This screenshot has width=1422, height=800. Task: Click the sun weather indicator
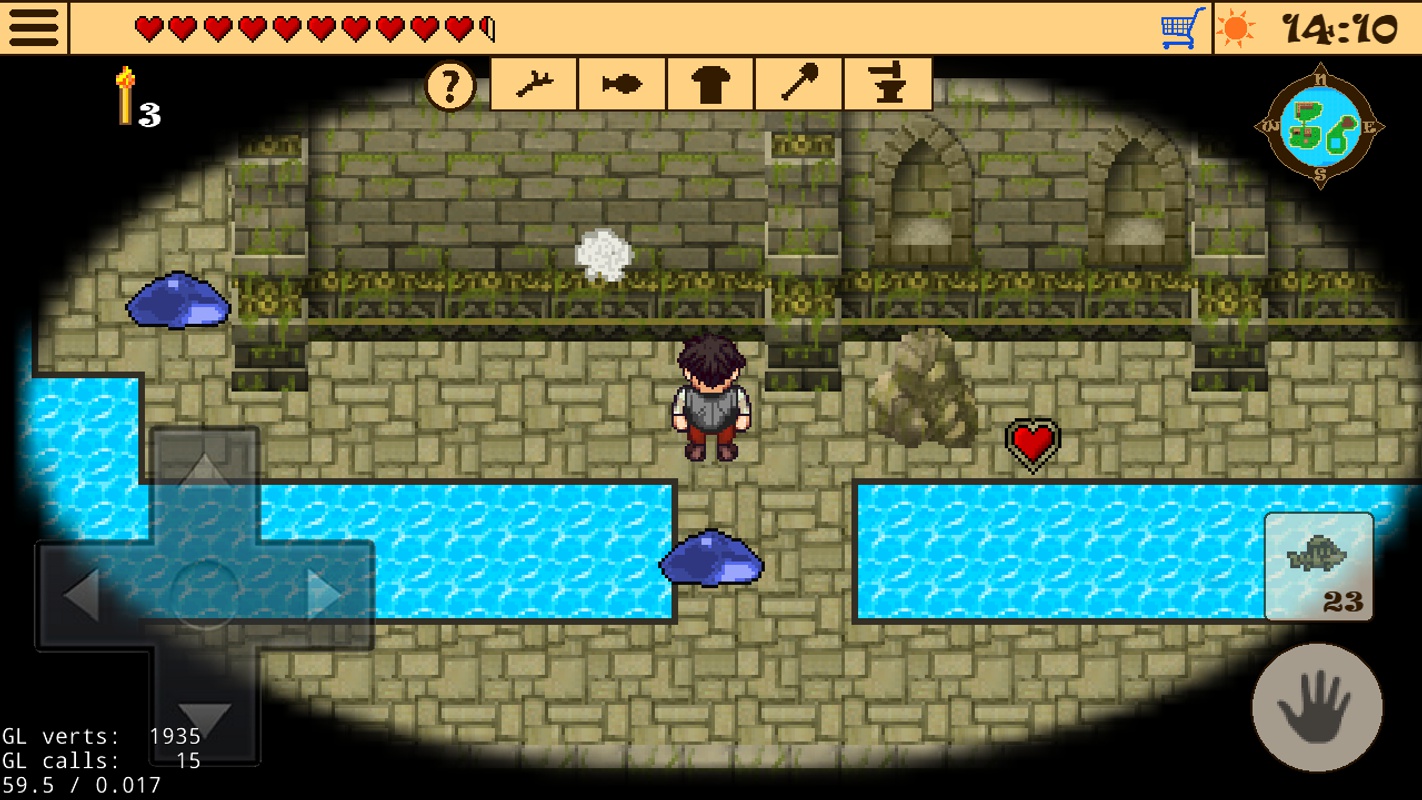1237,27
